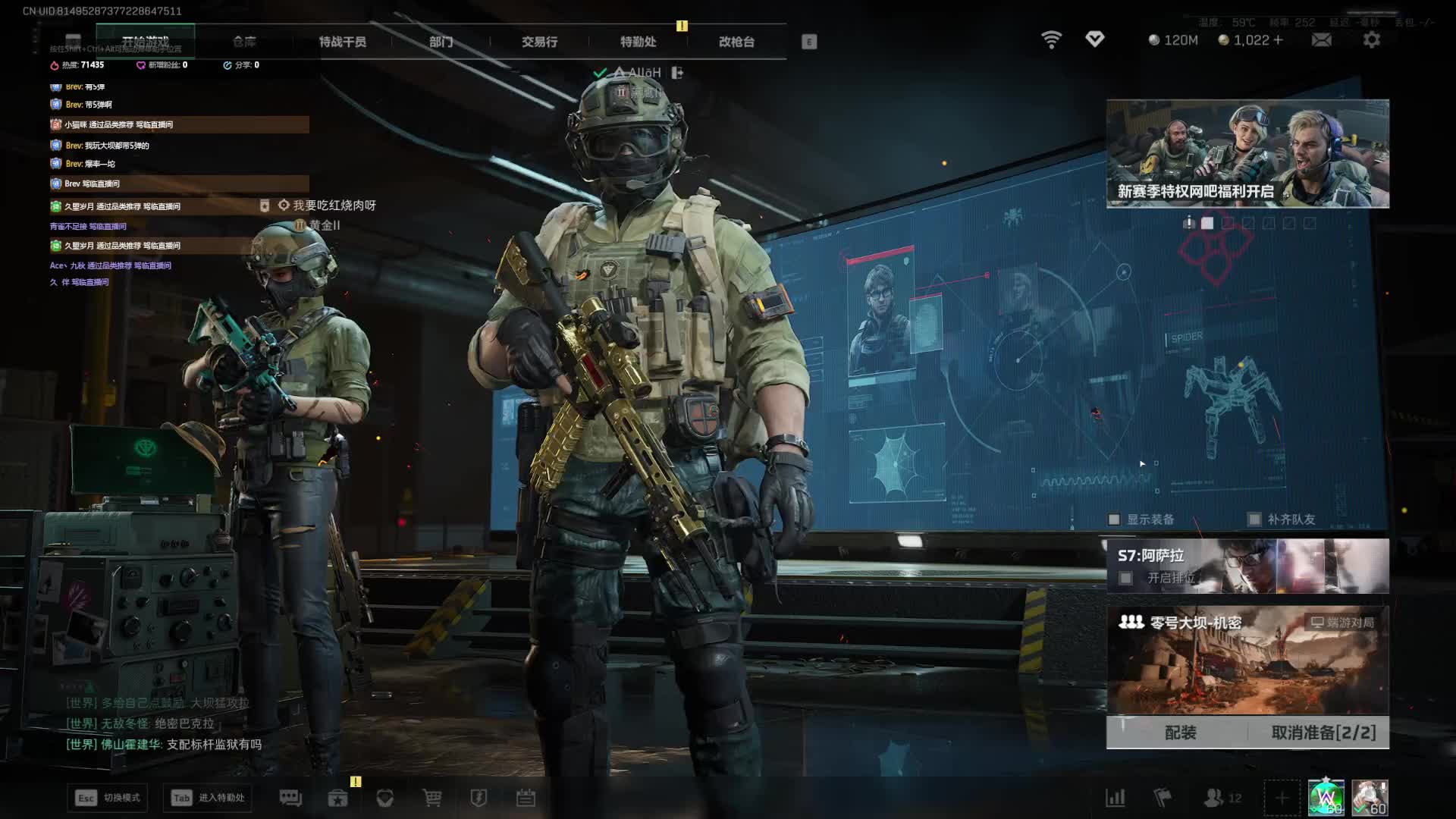
Task: Select the 特勤处 tab in top navigation
Action: 638,42
